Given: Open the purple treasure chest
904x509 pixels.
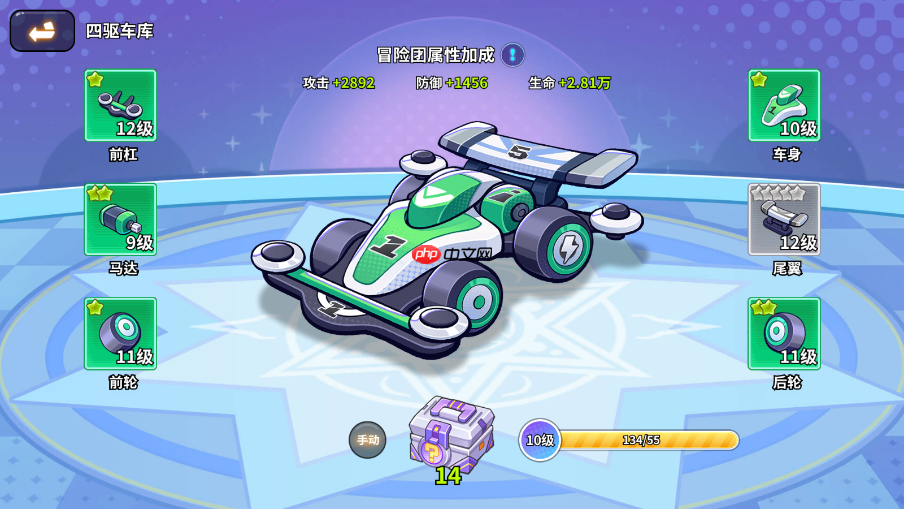Looking at the screenshot, I should [450, 432].
